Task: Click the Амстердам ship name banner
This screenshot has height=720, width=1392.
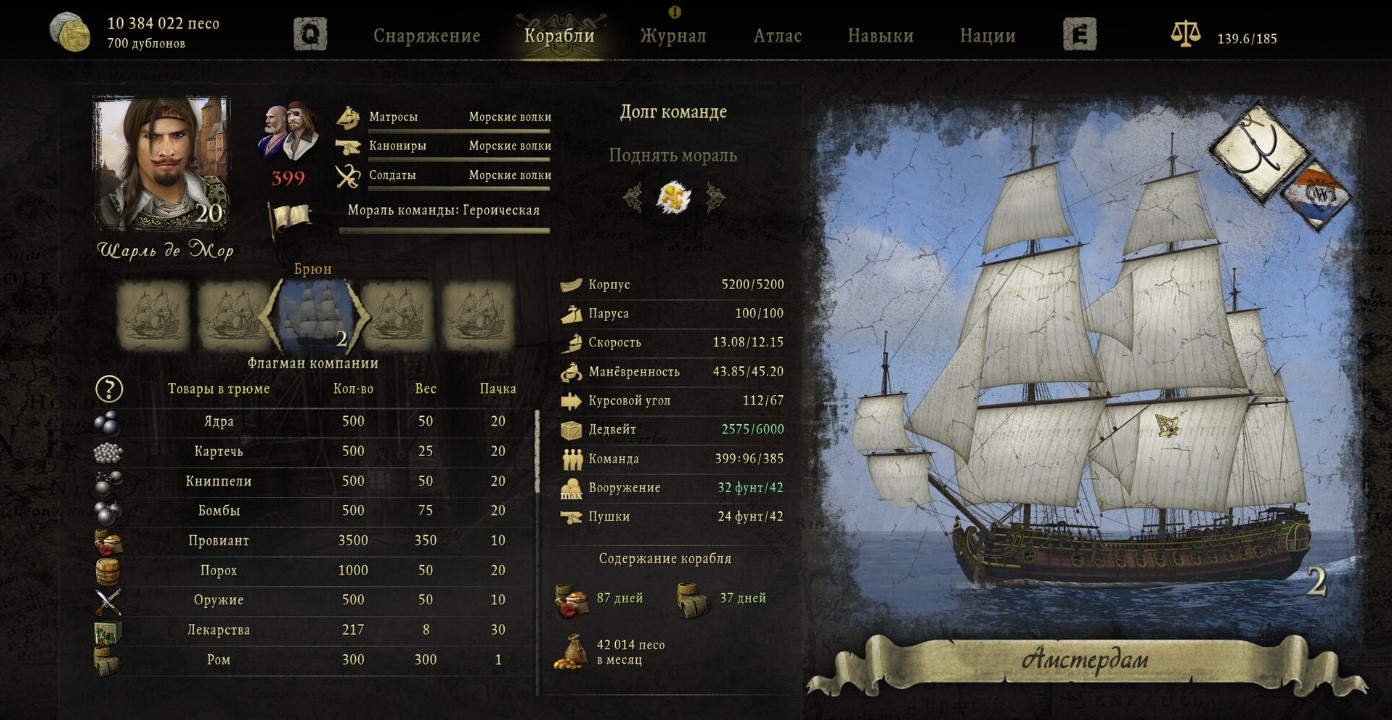Action: point(1085,661)
